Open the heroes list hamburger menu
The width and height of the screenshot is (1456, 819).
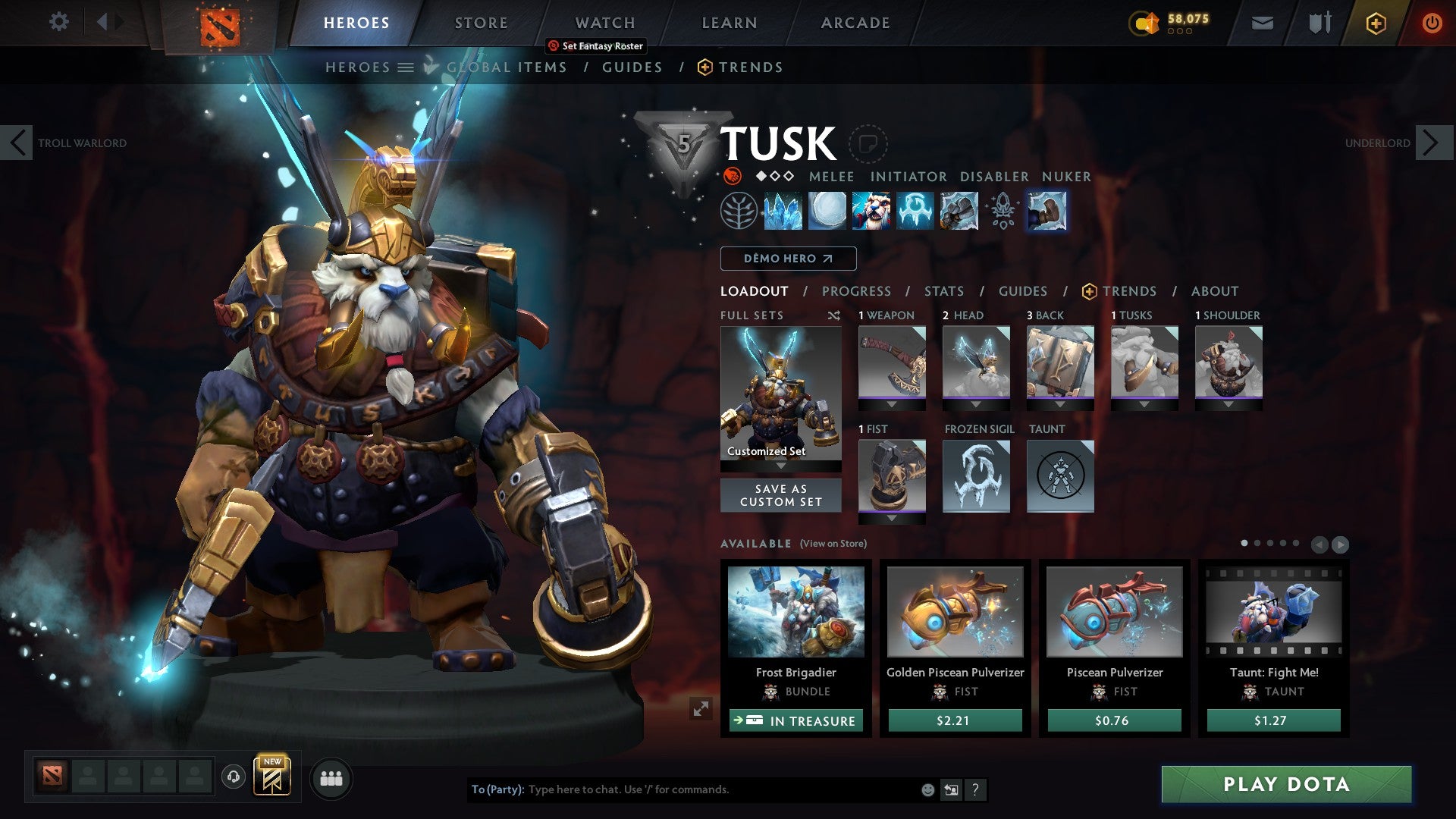point(404,67)
